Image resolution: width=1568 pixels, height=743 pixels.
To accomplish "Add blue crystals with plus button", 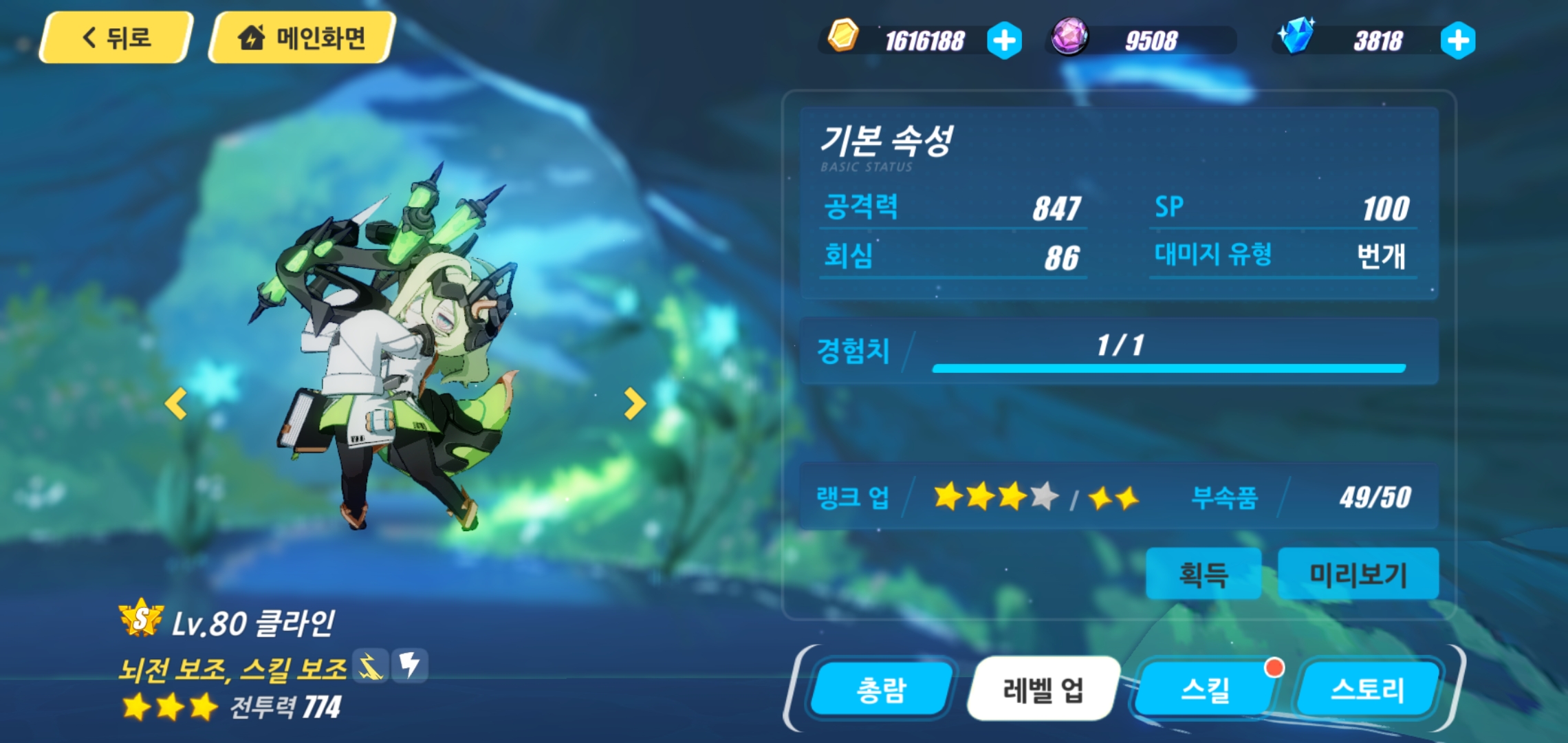I will coord(1457,41).
